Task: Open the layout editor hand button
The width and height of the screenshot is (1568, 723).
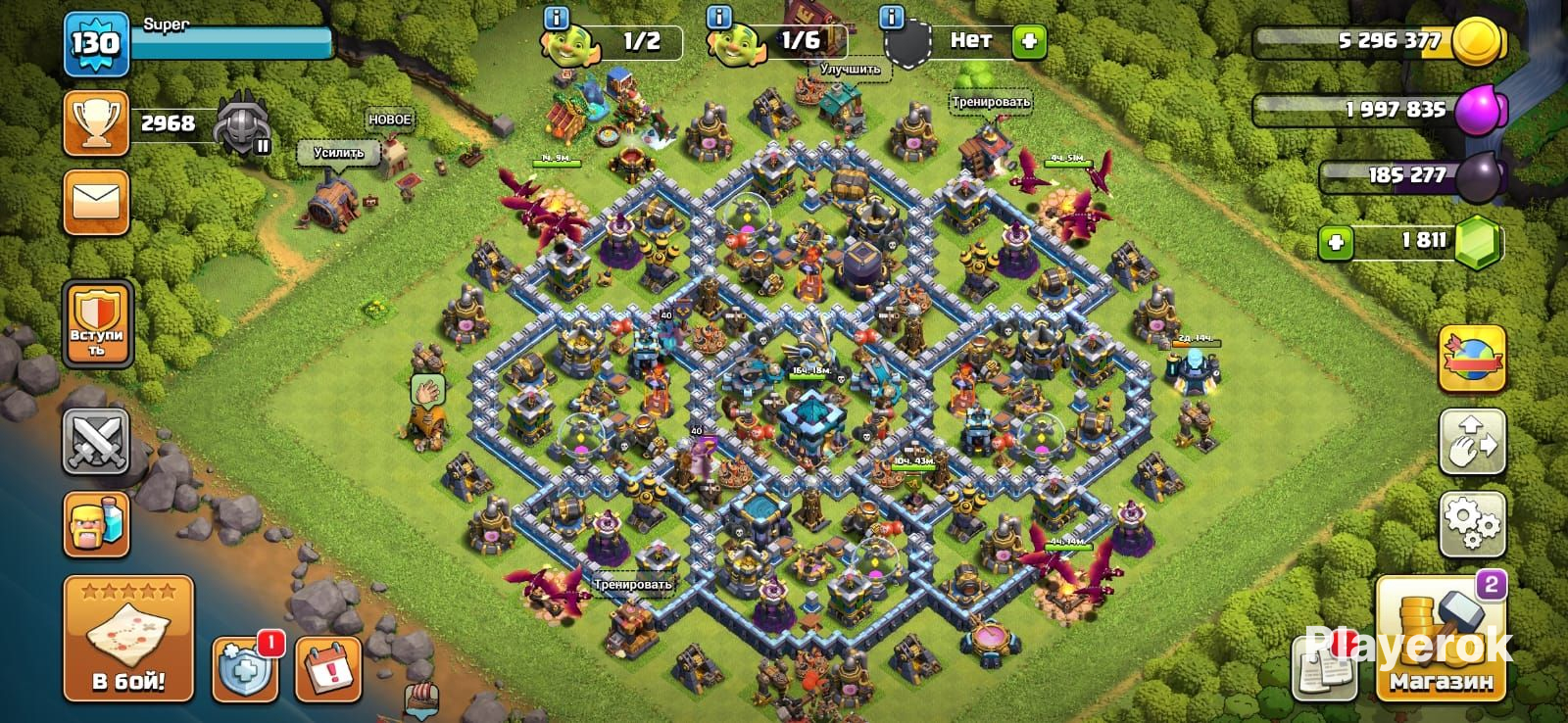Action: pyautogui.click(x=1471, y=442)
